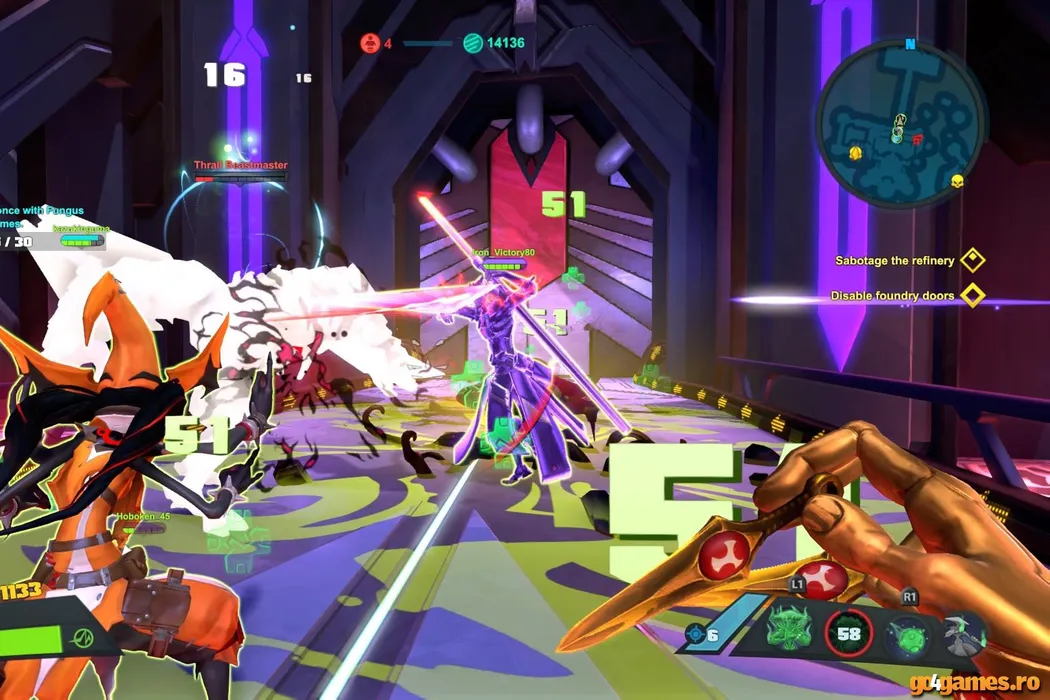The height and width of the screenshot is (700, 1050).
Task: Select the ability on cooldown showing 58
Action: coord(849,633)
